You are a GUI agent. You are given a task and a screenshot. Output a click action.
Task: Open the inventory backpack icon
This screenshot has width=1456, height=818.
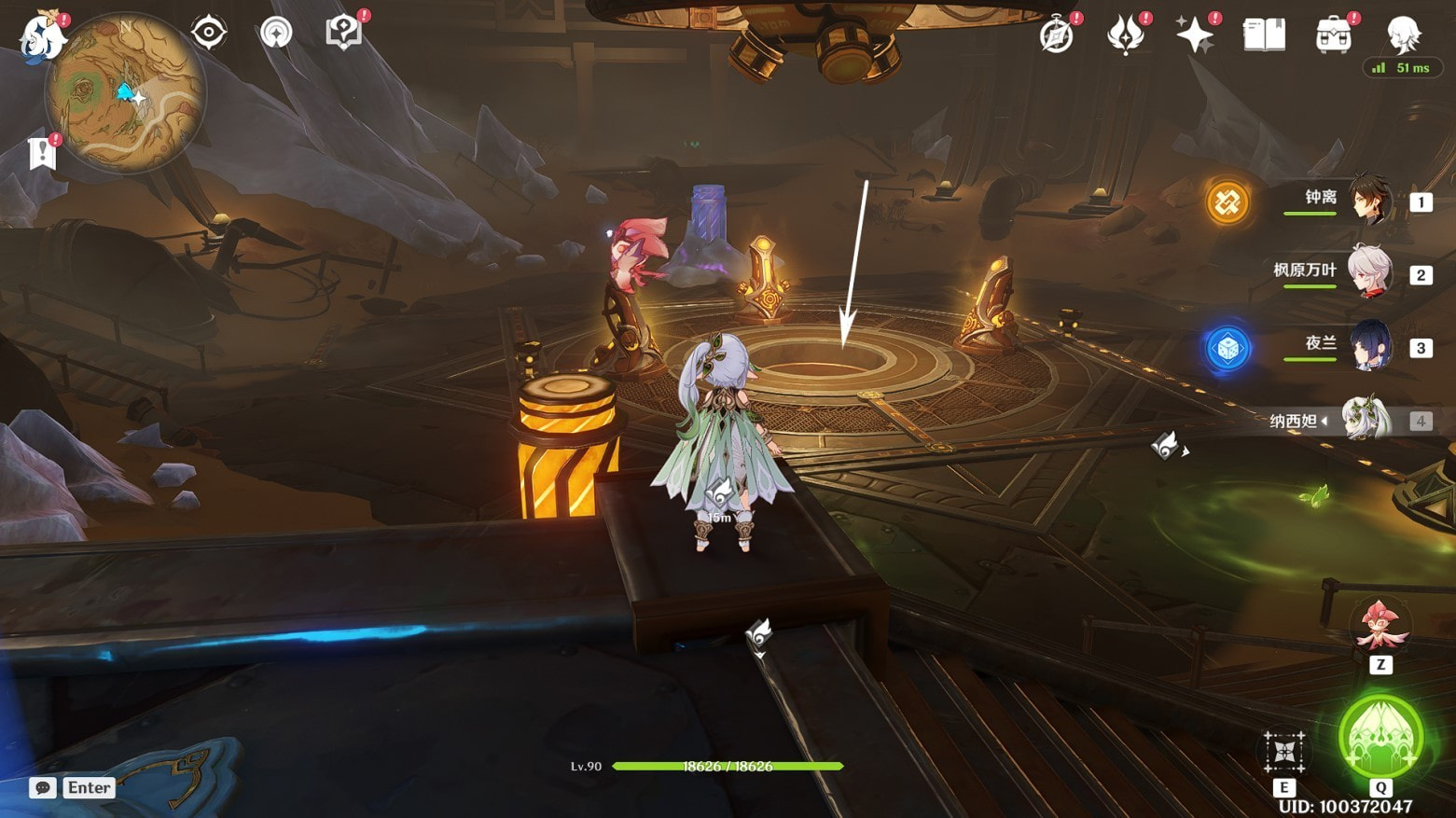click(x=1334, y=36)
